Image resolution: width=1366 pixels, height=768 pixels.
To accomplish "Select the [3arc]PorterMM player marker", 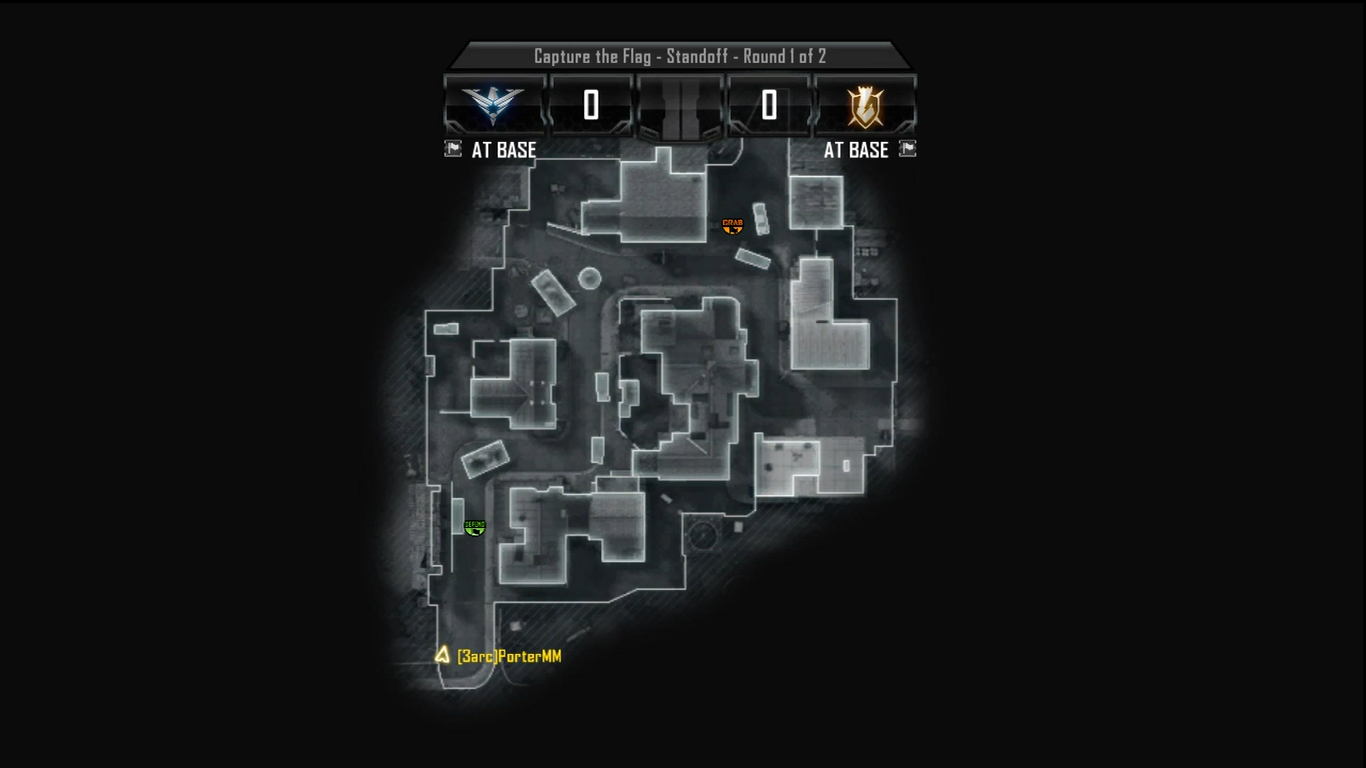I will 442,655.
